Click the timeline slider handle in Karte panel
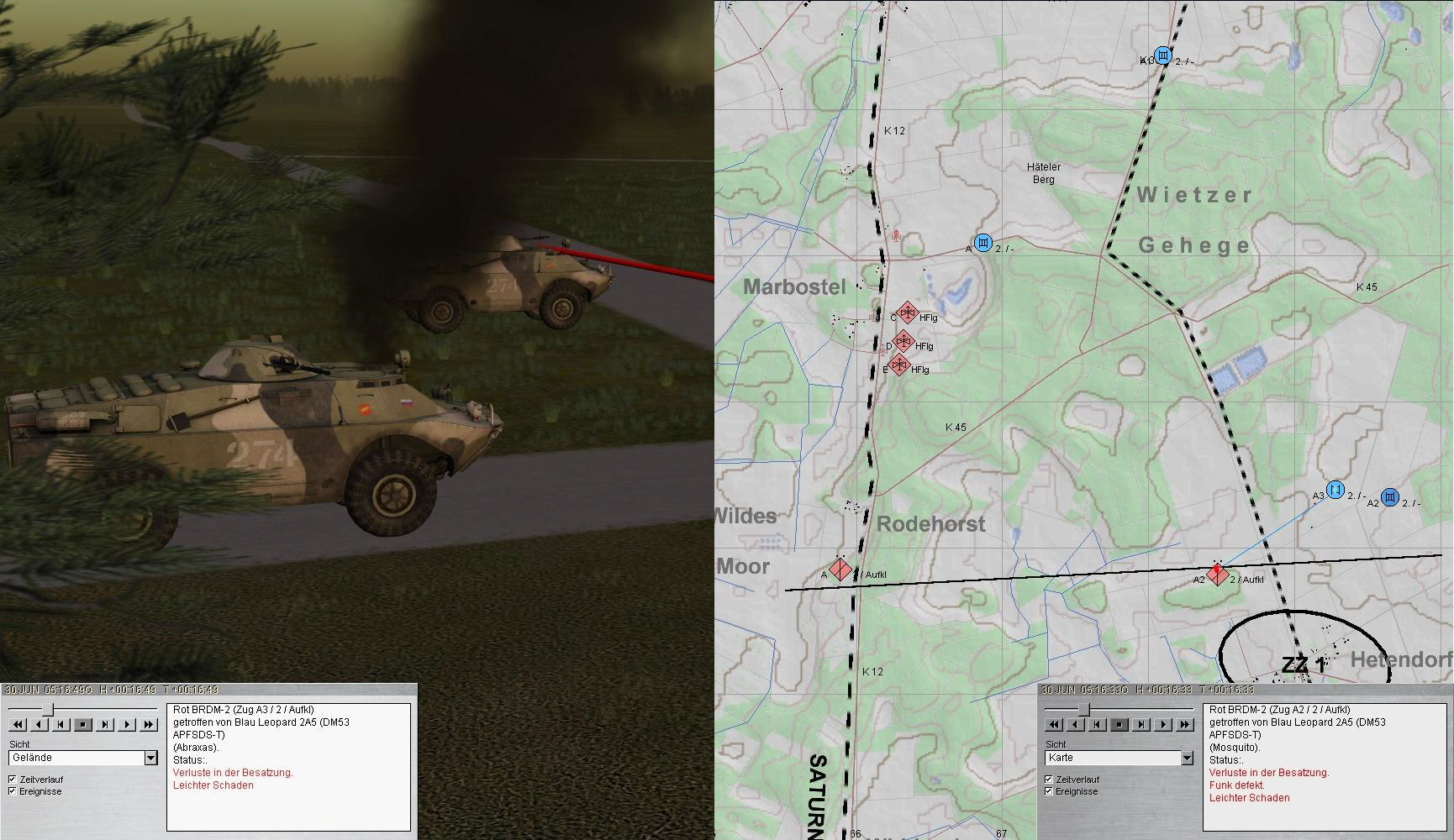The width and height of the screenshot is (1454, 840). pyautogui.click(x=1084, y=710)
